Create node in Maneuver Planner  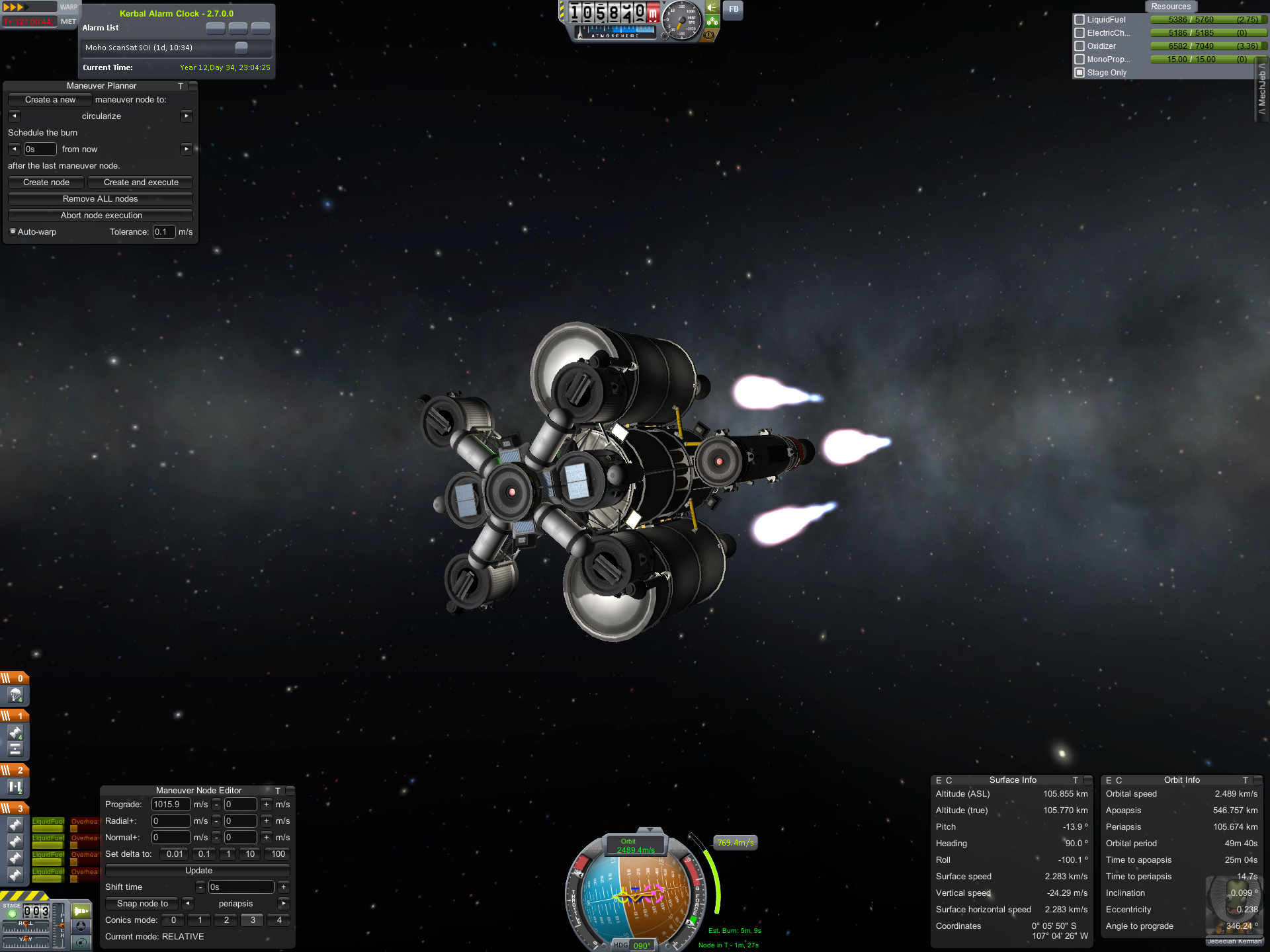pyautogui.click(x=46, y=182)
